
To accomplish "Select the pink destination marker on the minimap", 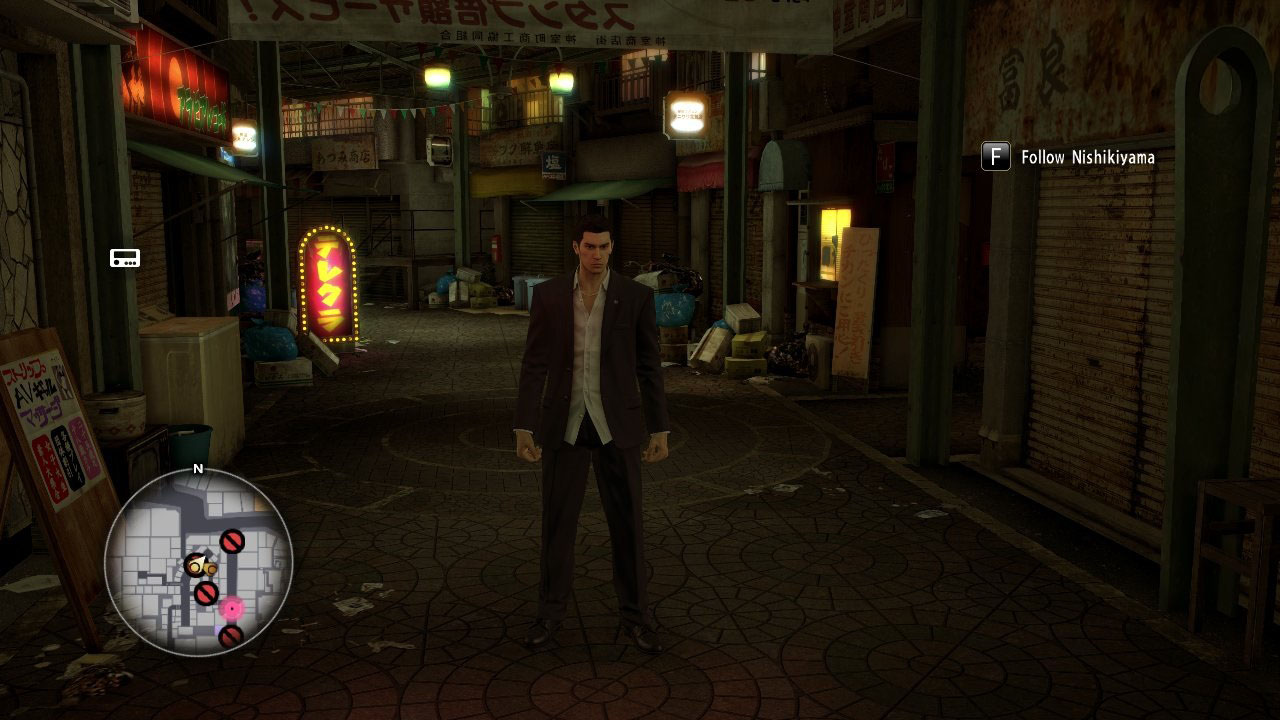I will [x=232, y=607].
